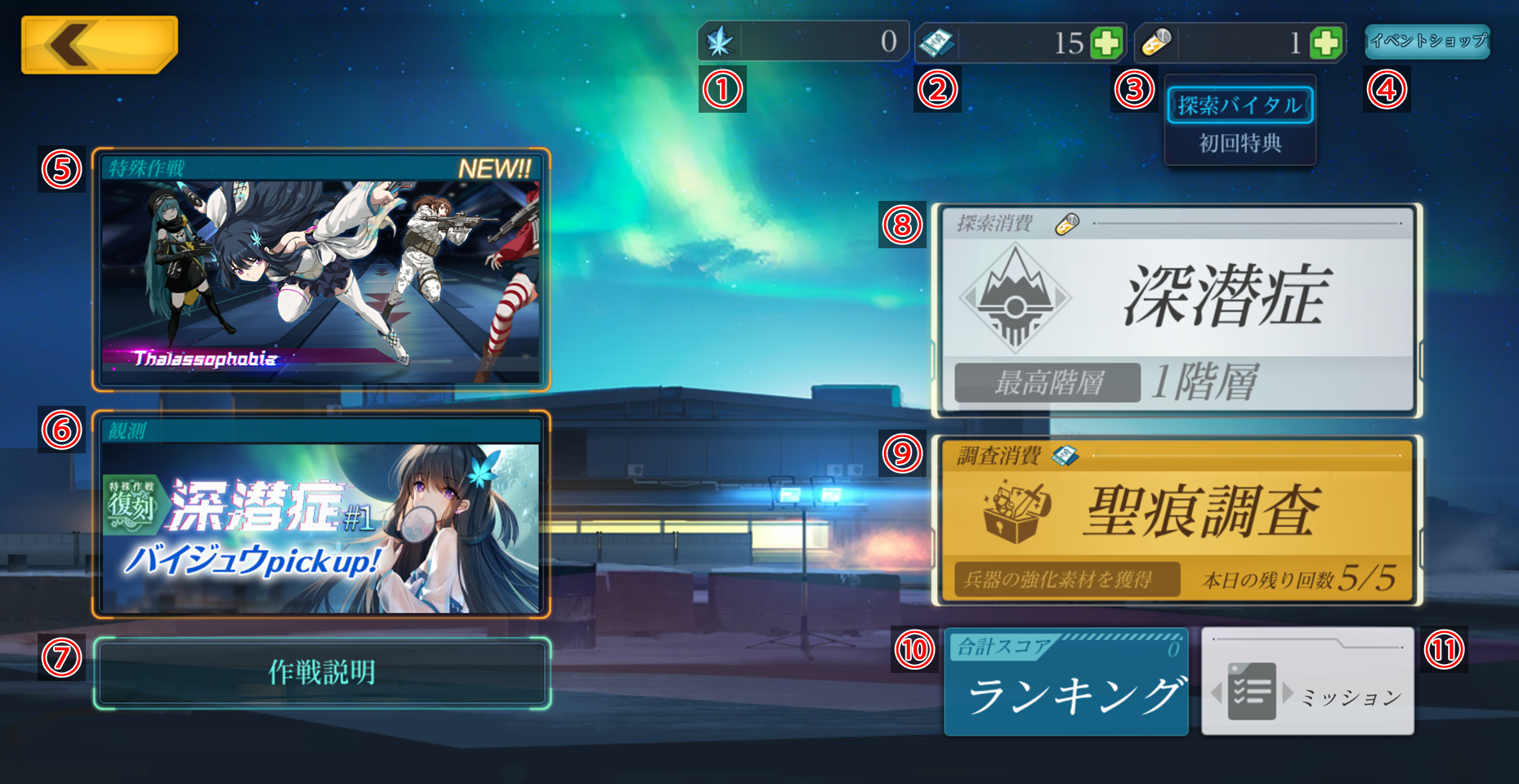Viewport: 1519px width, 784px height.
Task: Show the 作戦説明 operation description
Action: tap(322, 673)
